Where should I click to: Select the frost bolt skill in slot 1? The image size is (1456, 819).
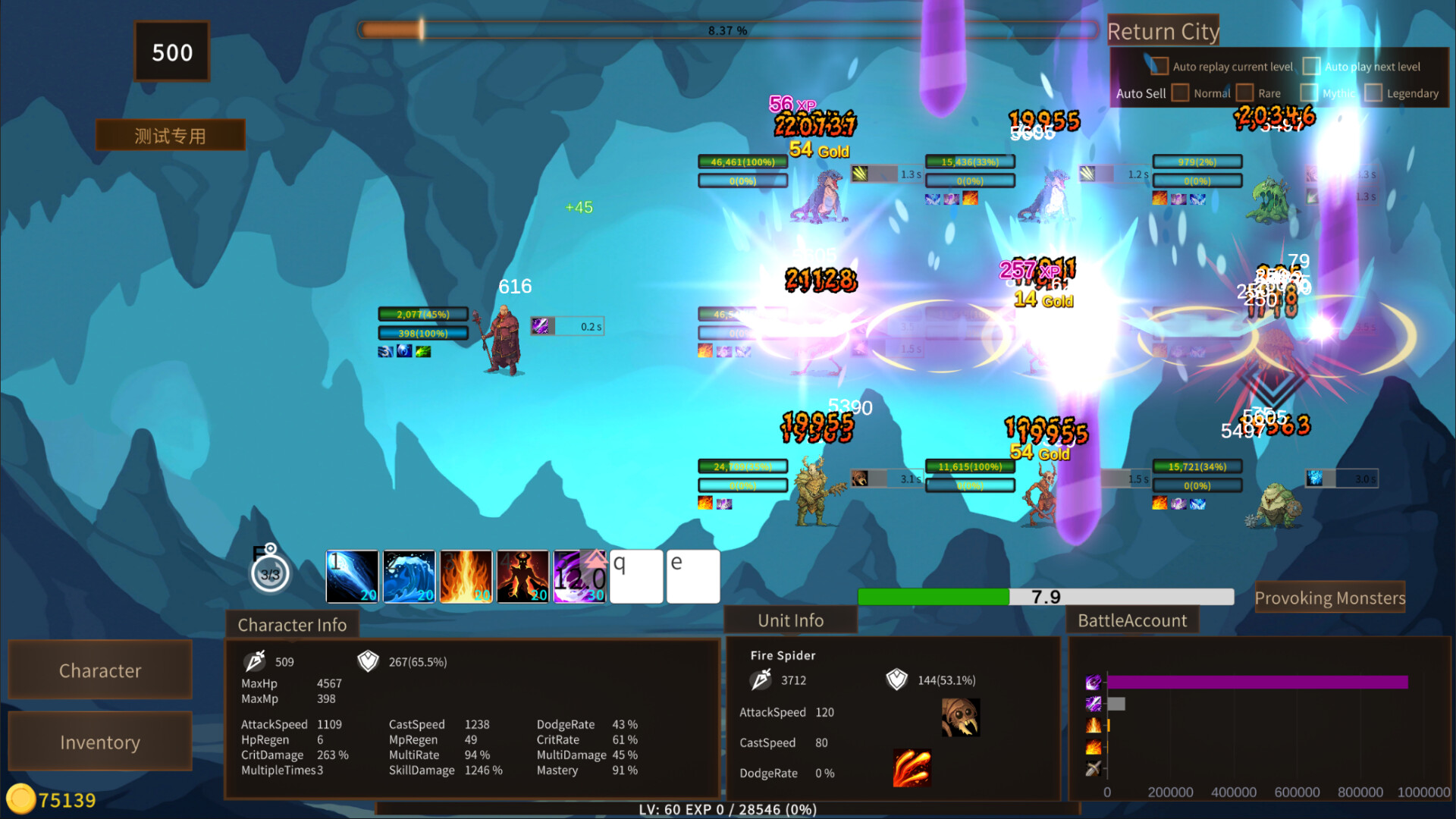tap(353, 576)
